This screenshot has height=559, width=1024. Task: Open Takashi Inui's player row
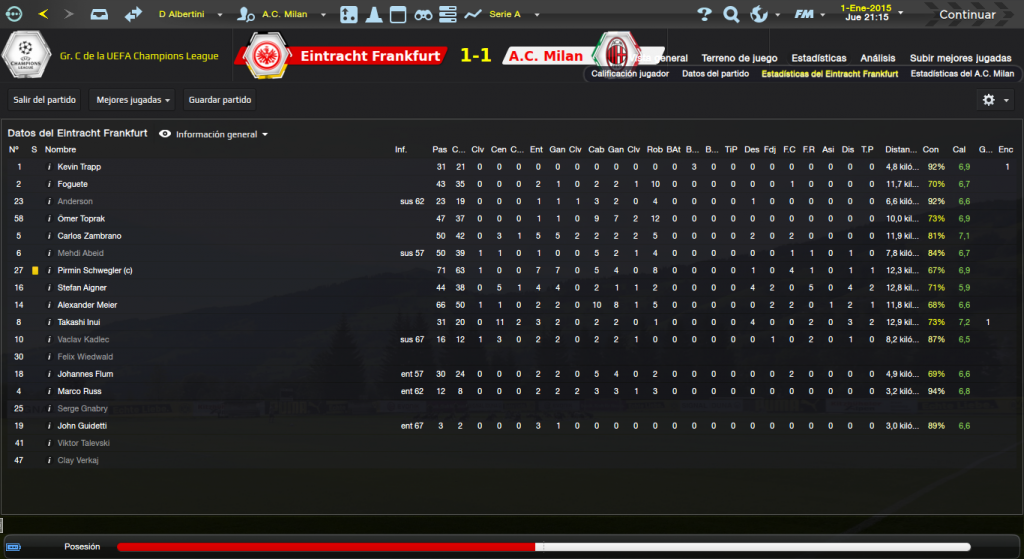click(x=81, y=322)
